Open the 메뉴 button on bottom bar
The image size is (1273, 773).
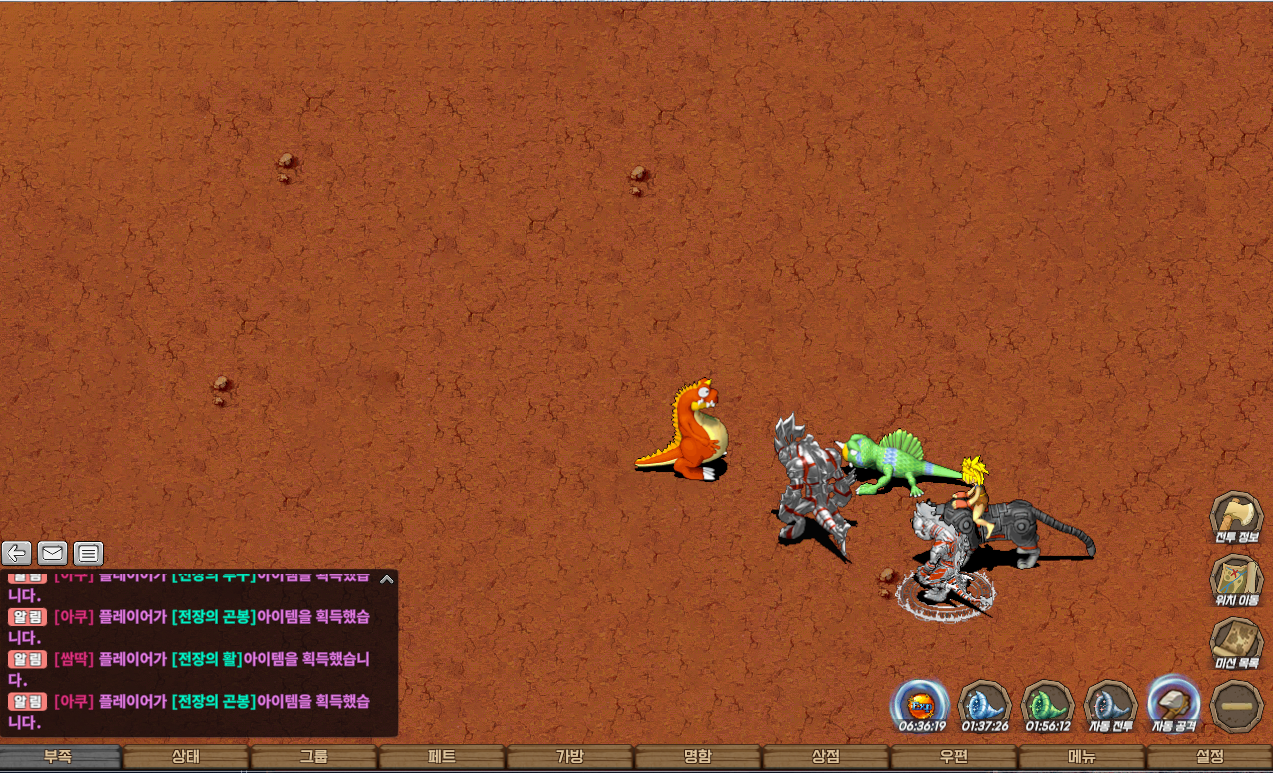click(x=1082, y=757)
